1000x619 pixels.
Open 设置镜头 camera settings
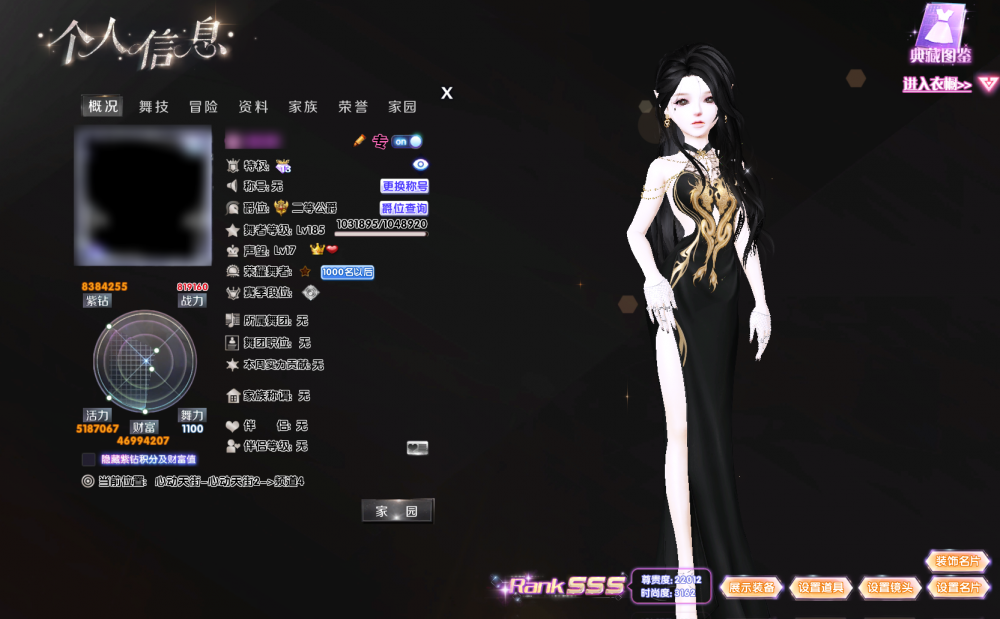tap(889, 588)
